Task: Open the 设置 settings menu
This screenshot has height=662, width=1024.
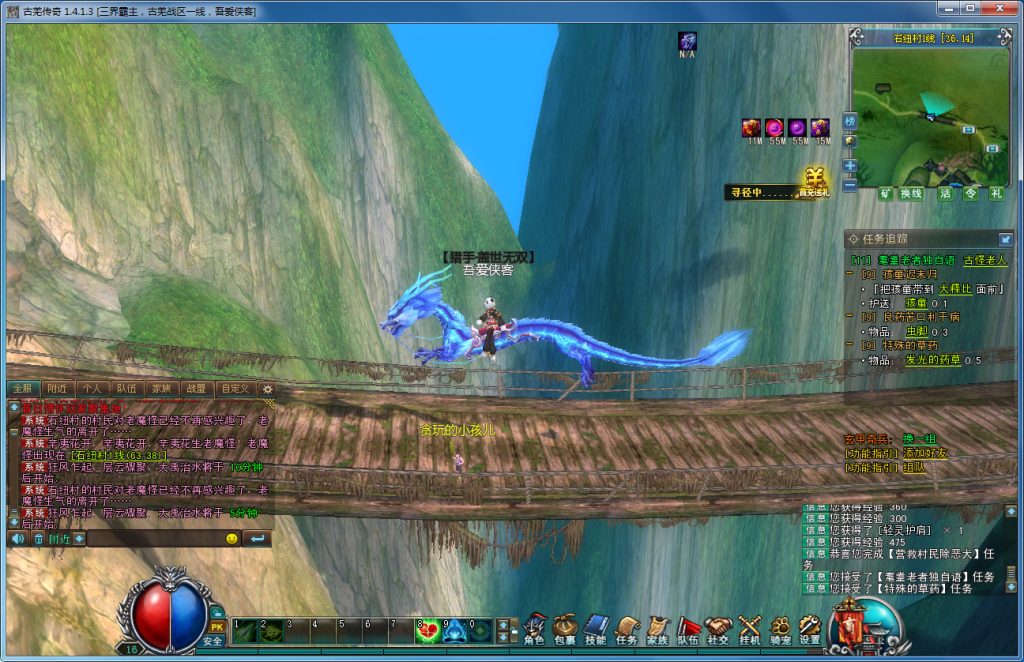Action: pos(810,627)
